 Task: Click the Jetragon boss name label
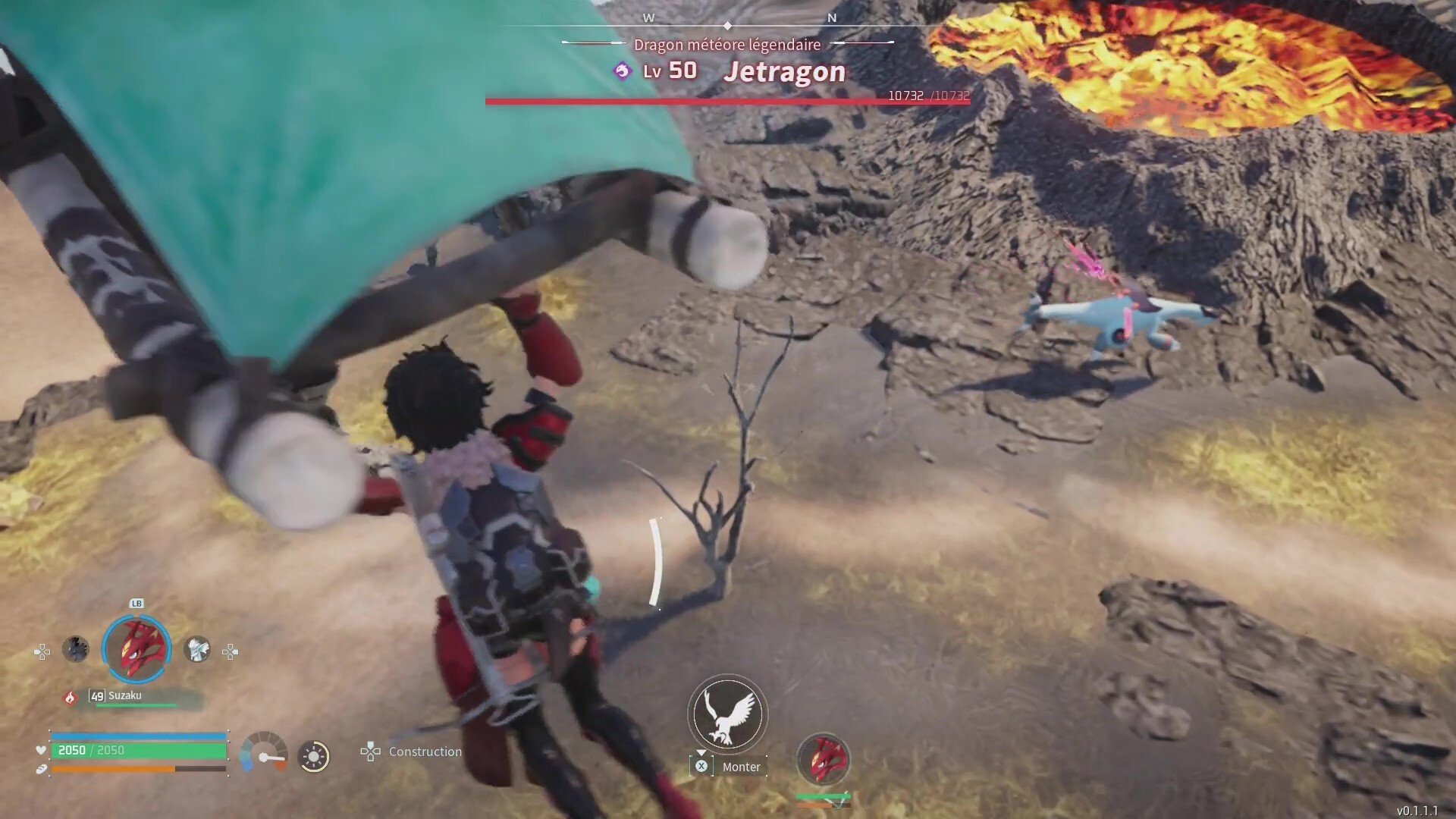pyautogui.click(x=784, y=72)
